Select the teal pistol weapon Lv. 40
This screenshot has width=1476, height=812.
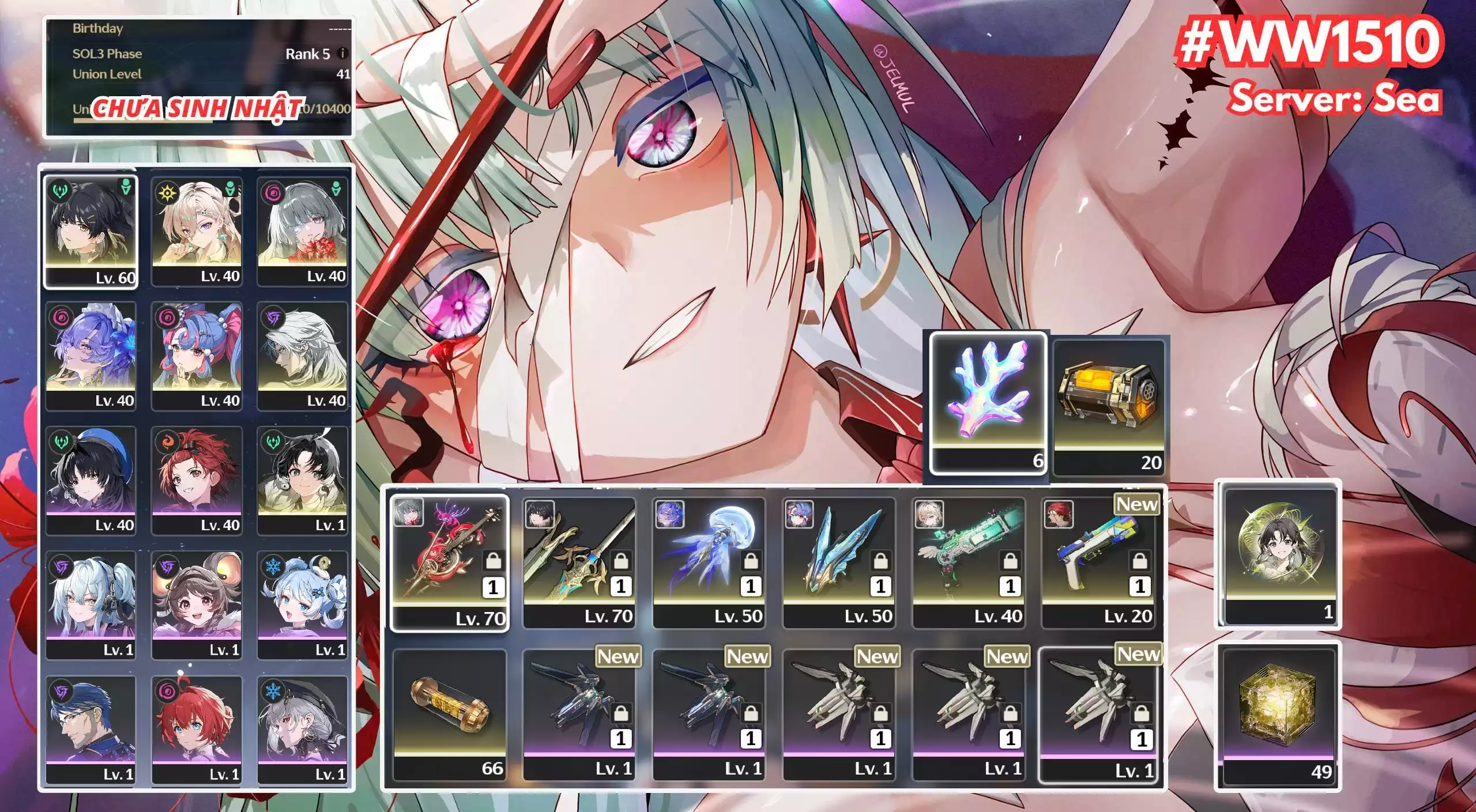pyautogui.click(x=968, y=562)
